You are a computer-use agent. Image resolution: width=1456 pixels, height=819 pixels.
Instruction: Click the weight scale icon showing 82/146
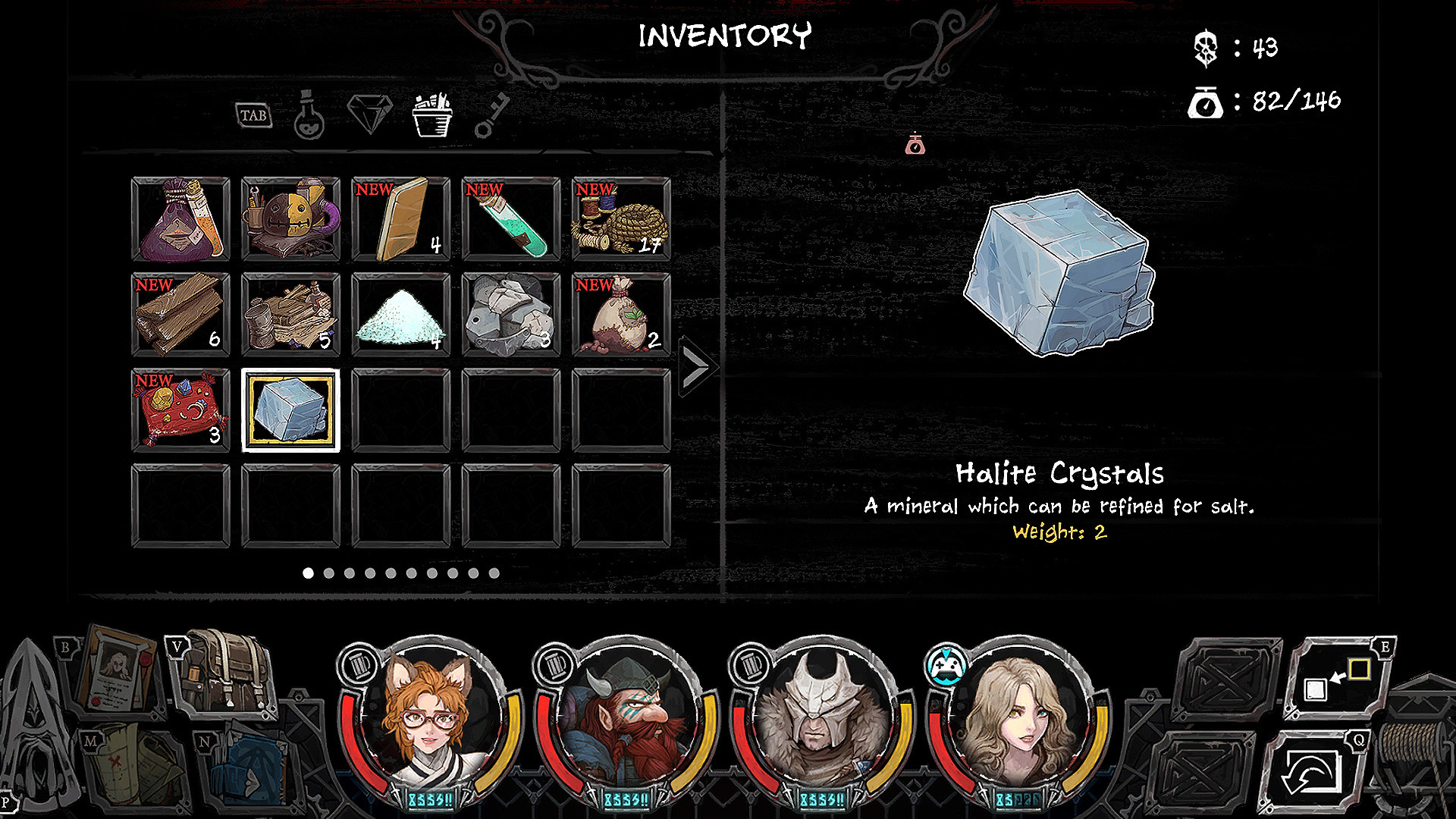click(1207, 104)
